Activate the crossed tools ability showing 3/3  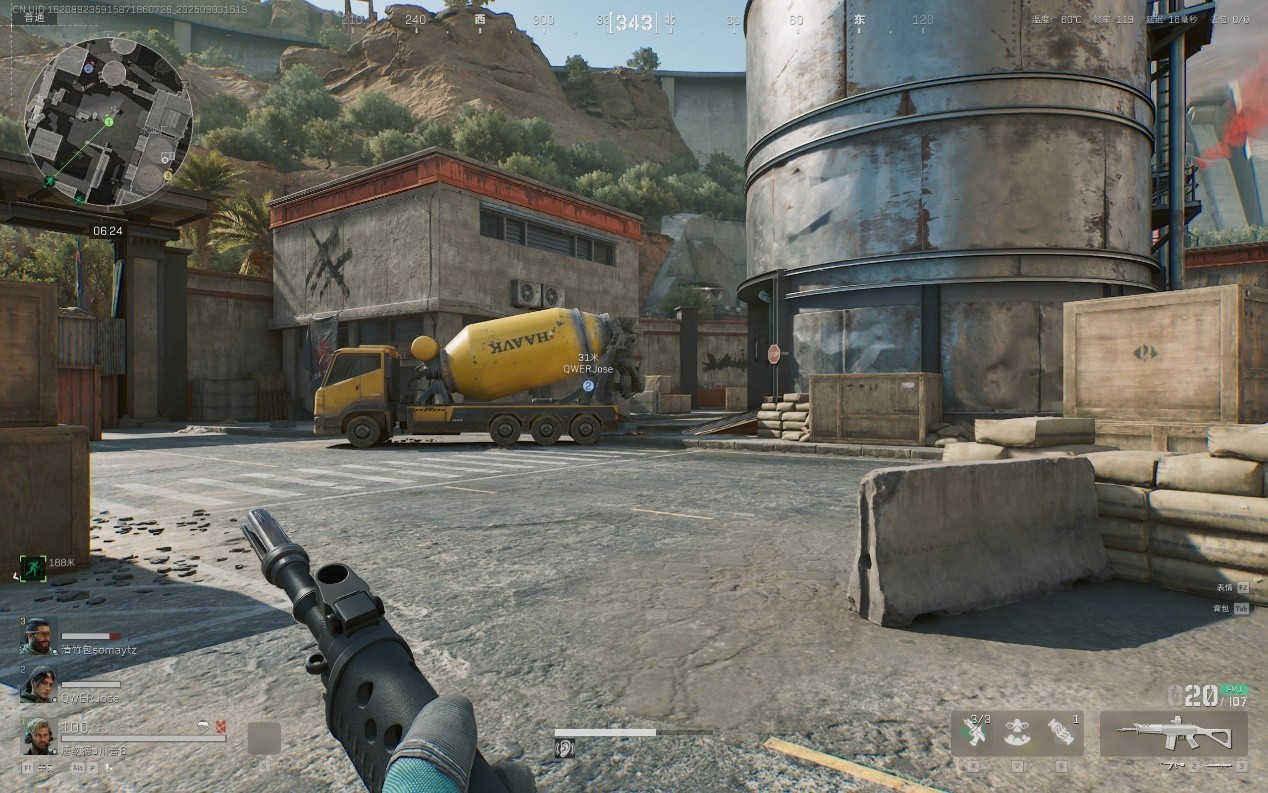pyautogui.click(x=975, y=733)
